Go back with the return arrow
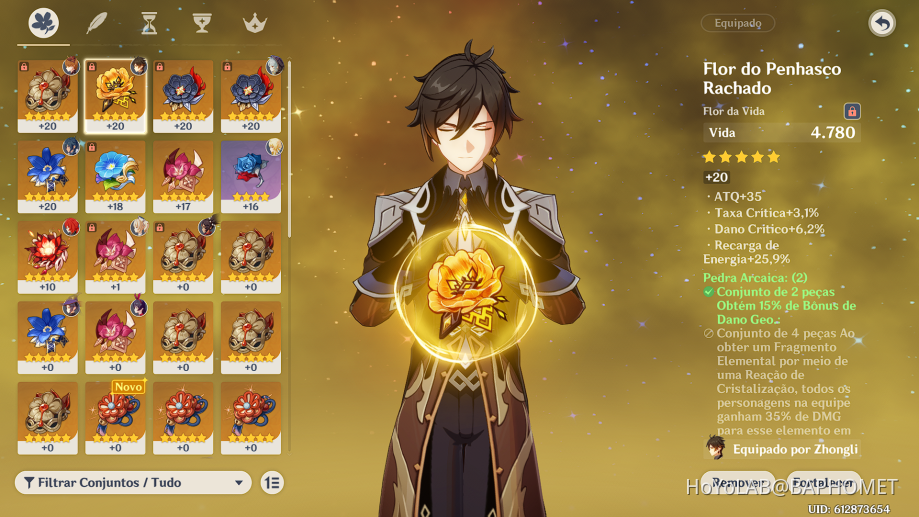The height and width of the screenshot is (517, 919). [x=881, y=23]
